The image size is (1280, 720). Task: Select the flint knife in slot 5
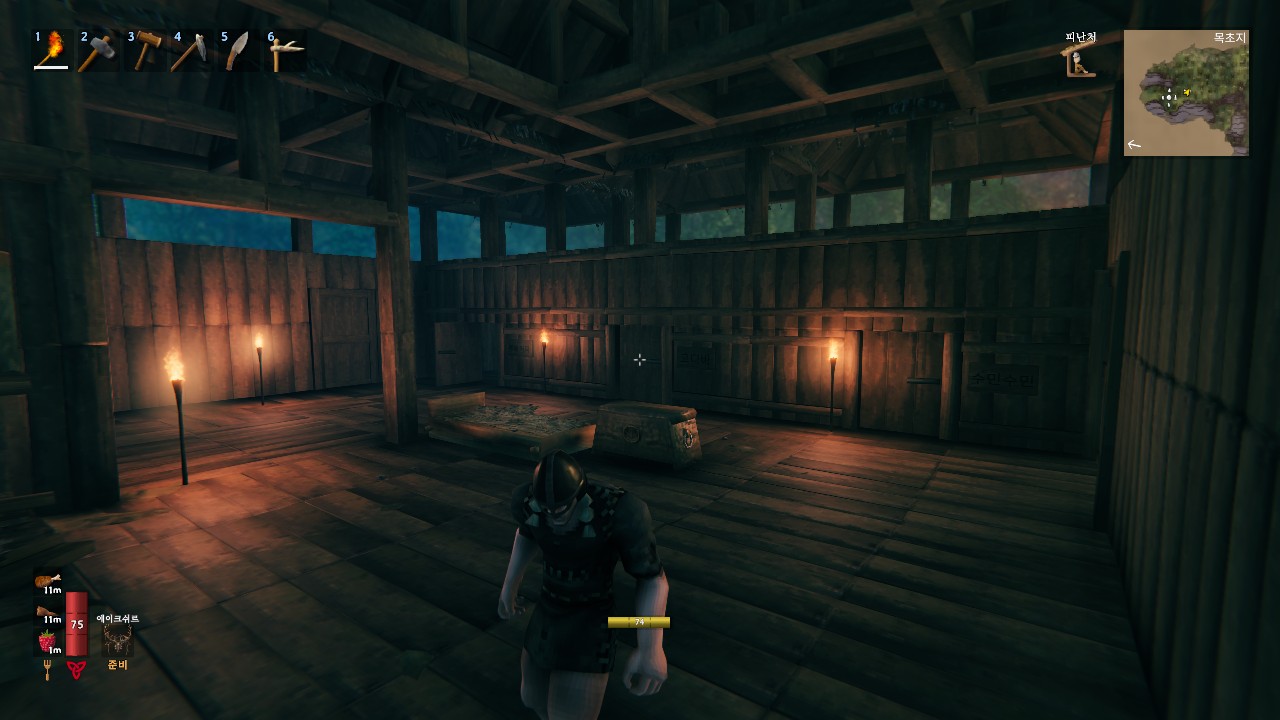point(240,47)
